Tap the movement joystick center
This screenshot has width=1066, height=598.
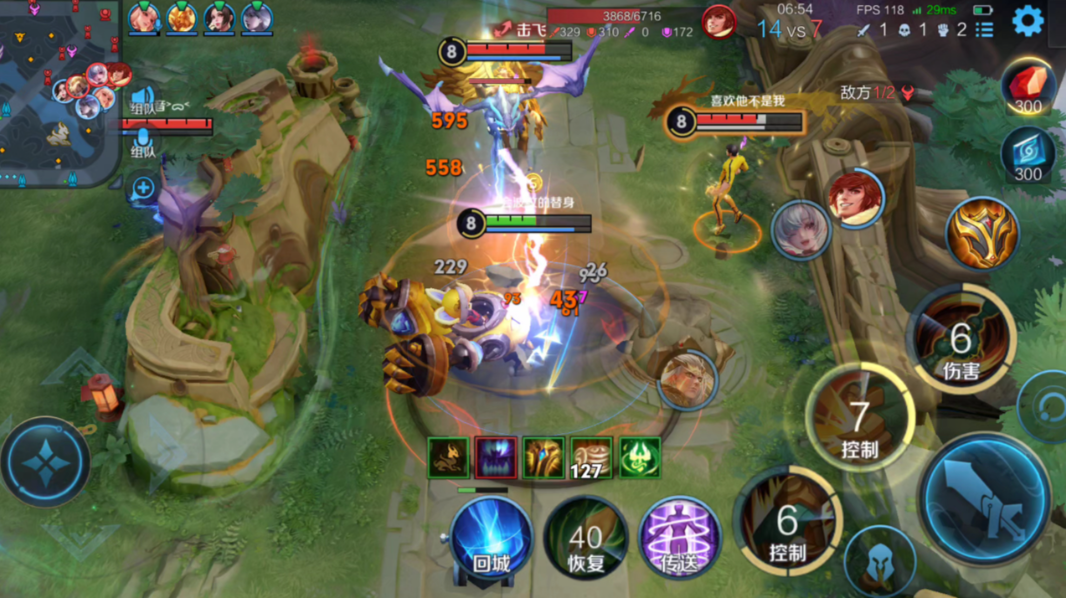[x=45, y=462]
